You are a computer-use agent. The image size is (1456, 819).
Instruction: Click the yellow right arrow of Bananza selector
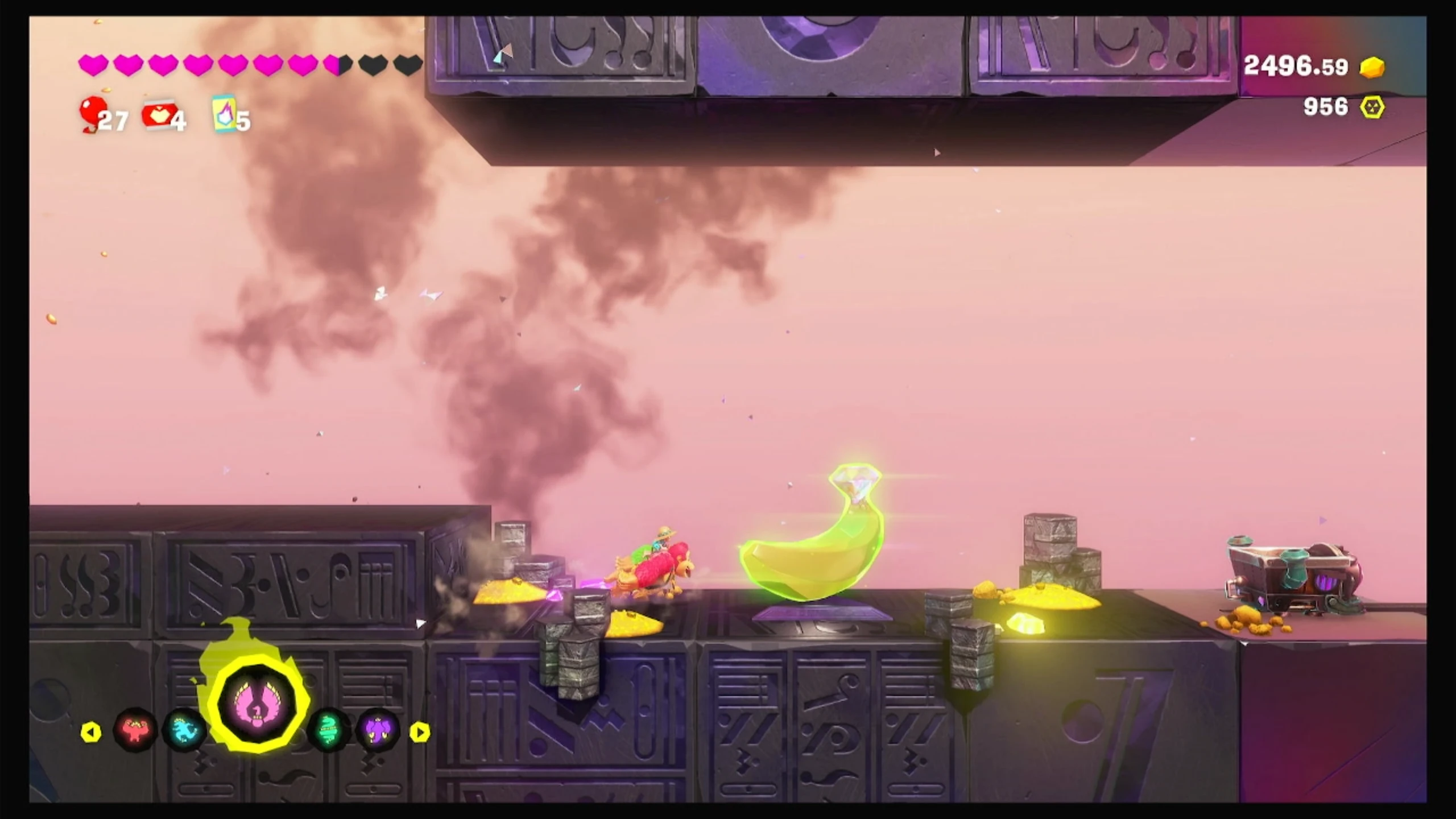pyautogui.click(x=420, y=732)
